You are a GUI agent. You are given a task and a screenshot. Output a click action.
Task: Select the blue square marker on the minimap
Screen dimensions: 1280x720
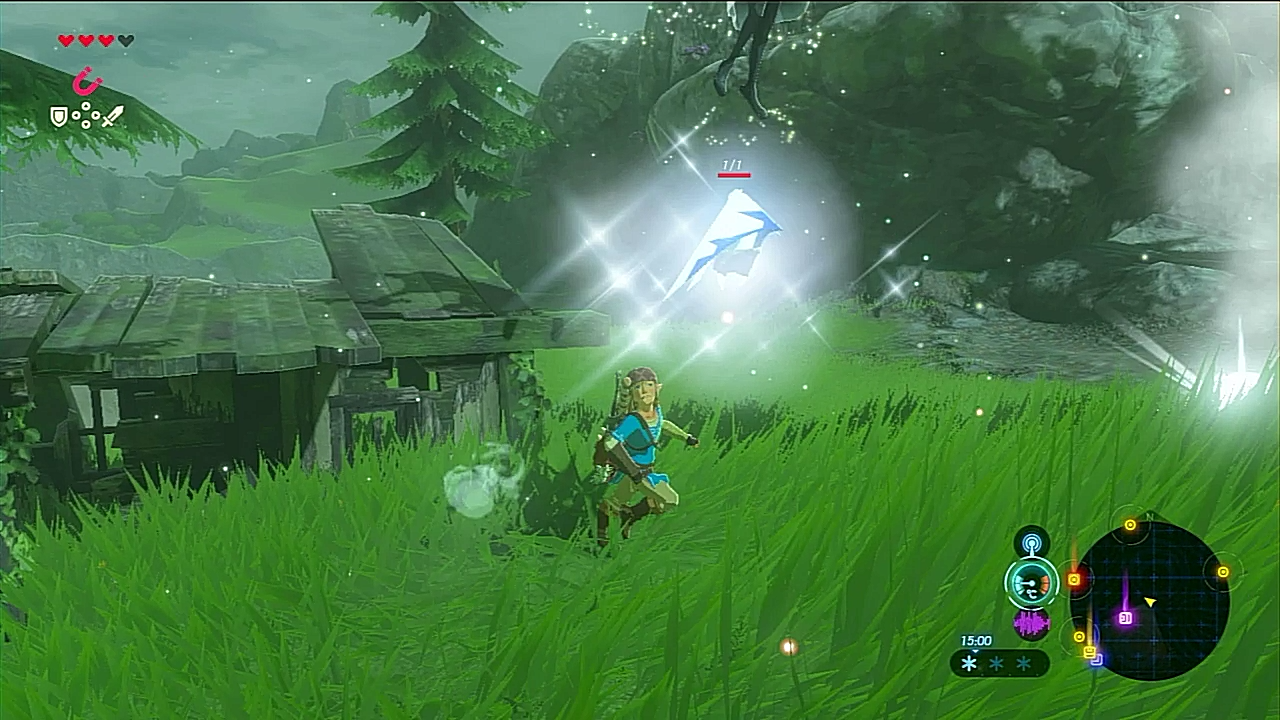click(x=1096, y=659)
